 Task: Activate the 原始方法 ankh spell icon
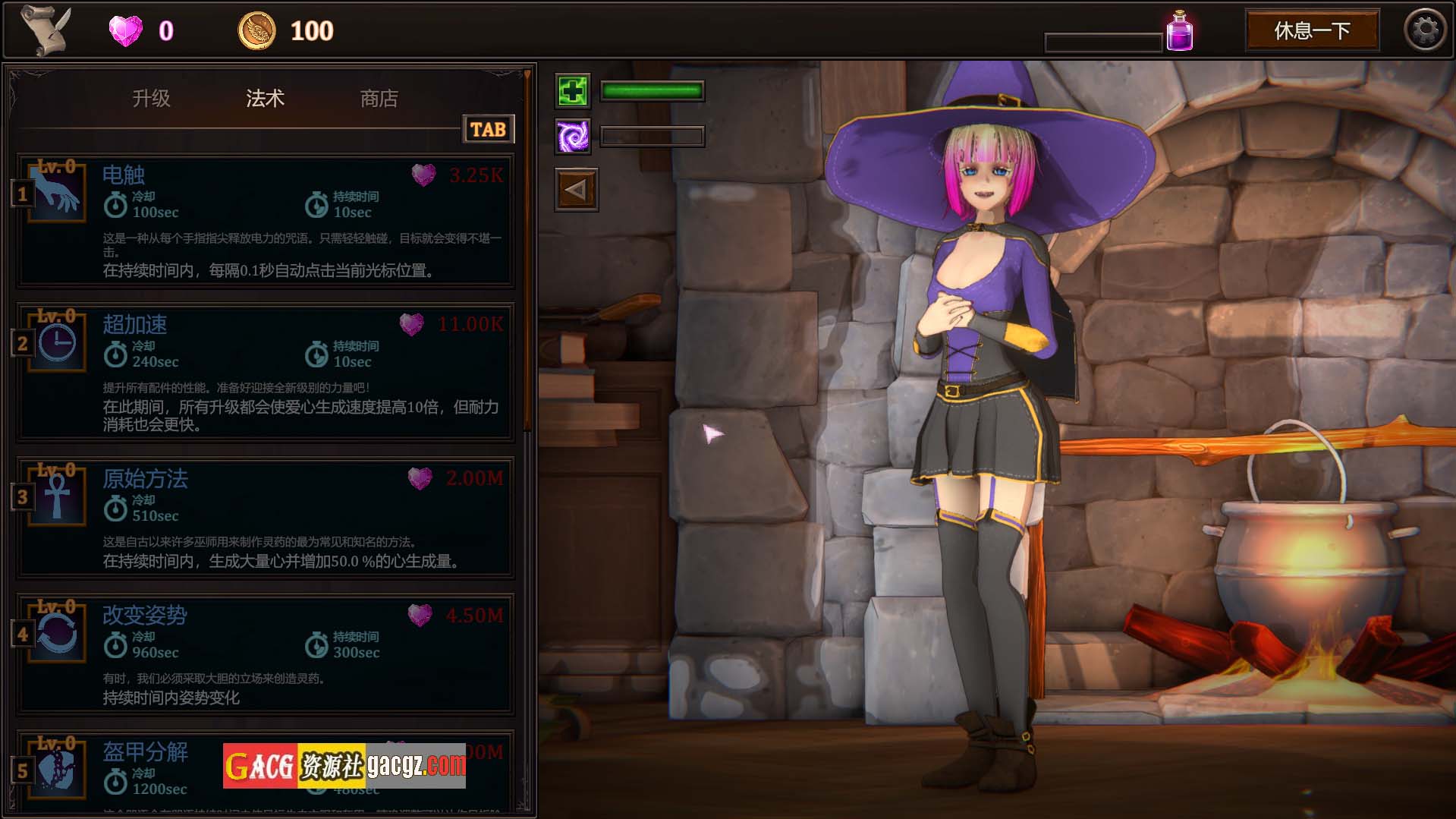[58, 496]
